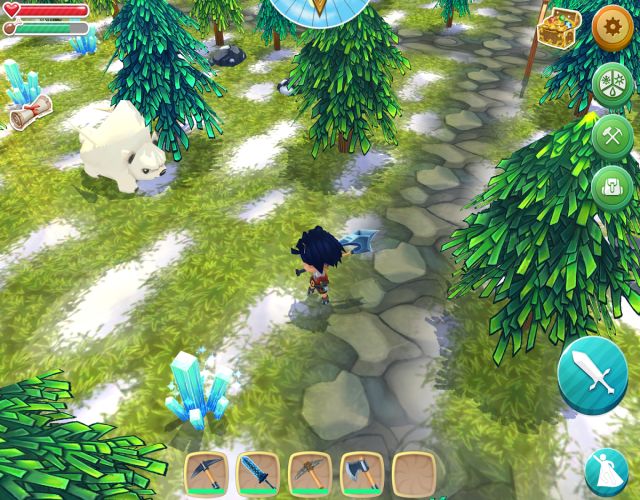Choose the wooden-handled pickaxe hotbar slot
Screen dimensions: 640x500
[311, 473]
